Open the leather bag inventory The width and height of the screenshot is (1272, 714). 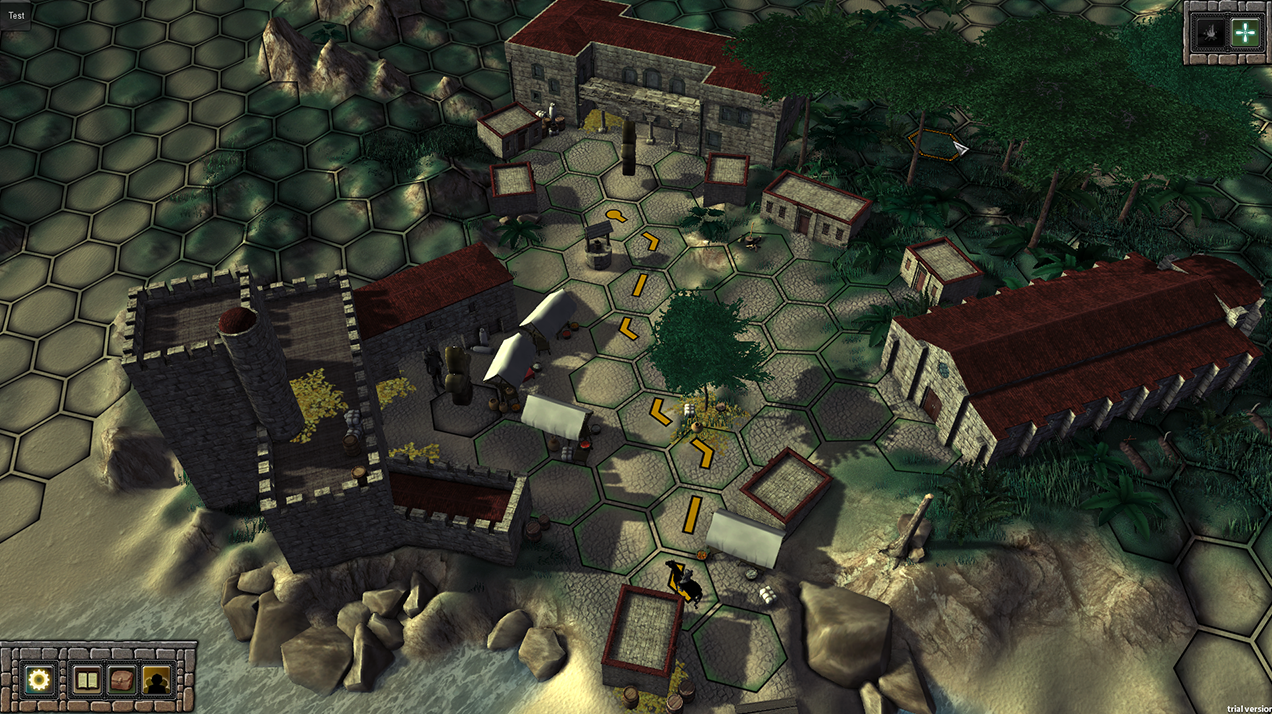122,680
